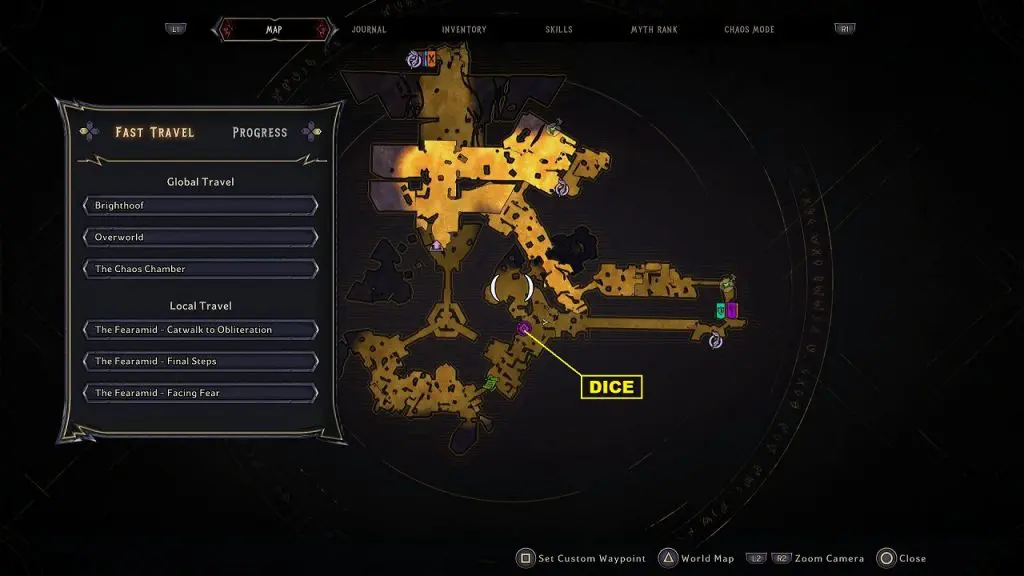
Task: Select Fearamid - Catwalk to Obliteration
Action: (201, 330)
